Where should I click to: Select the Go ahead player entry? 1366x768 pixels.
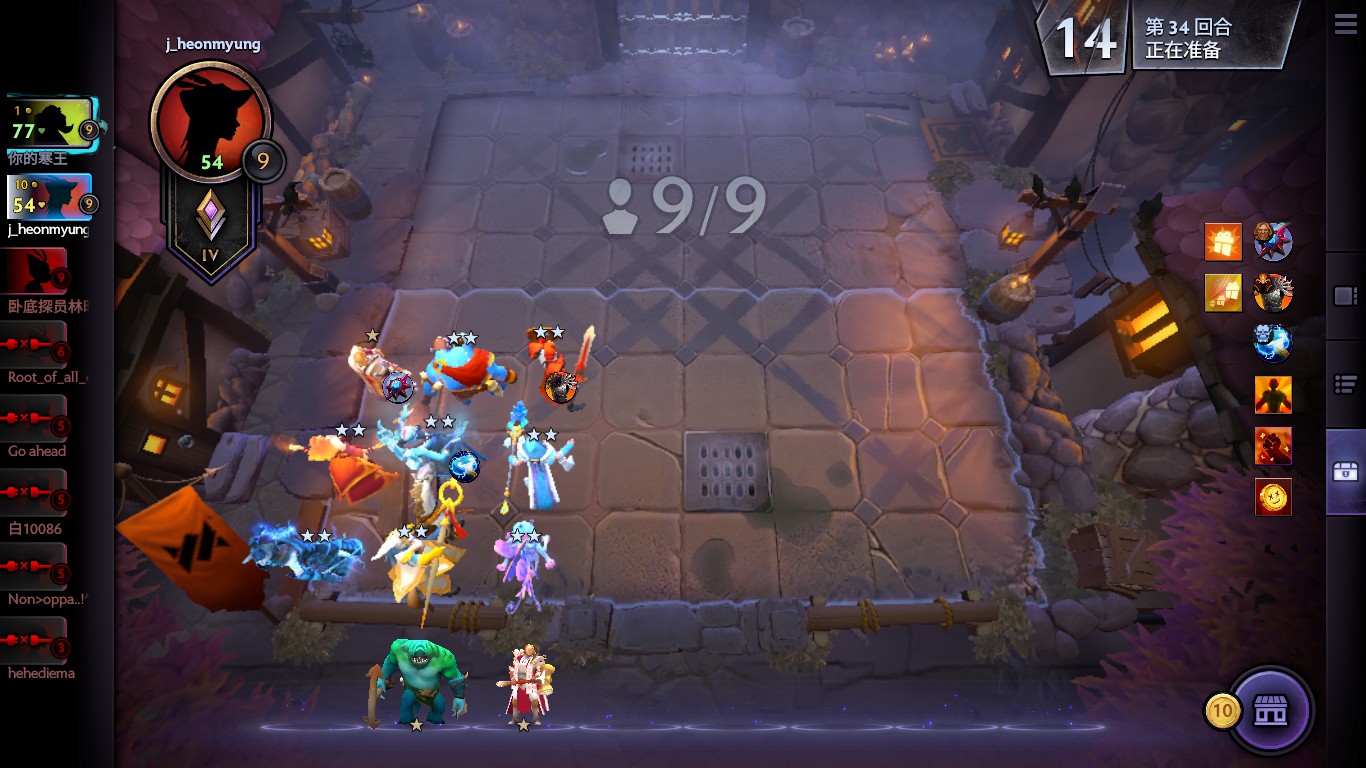coord(37,420)
